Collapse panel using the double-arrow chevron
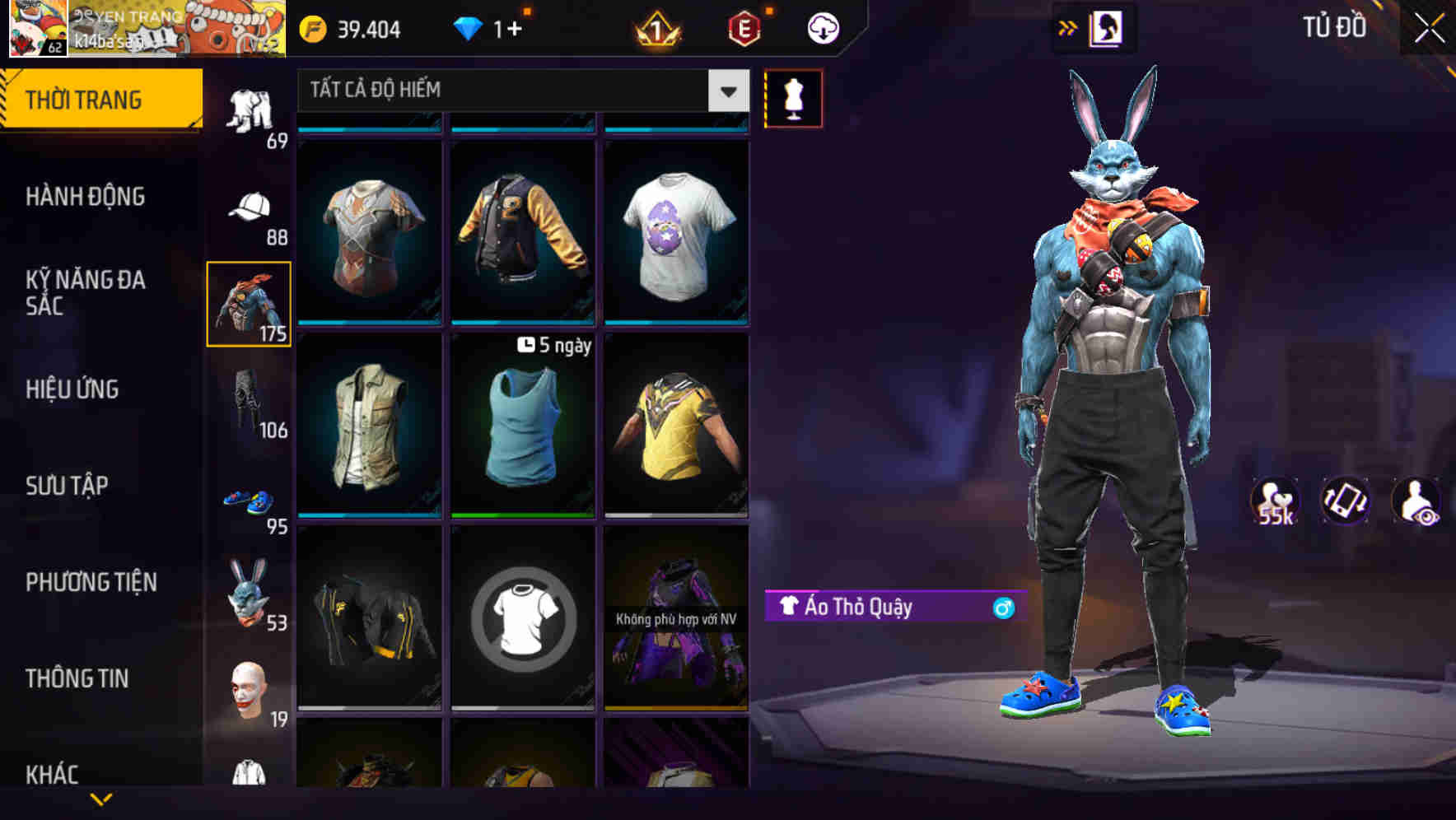The height and width of the screenshot is (820, 1456). click(1068, 26)
